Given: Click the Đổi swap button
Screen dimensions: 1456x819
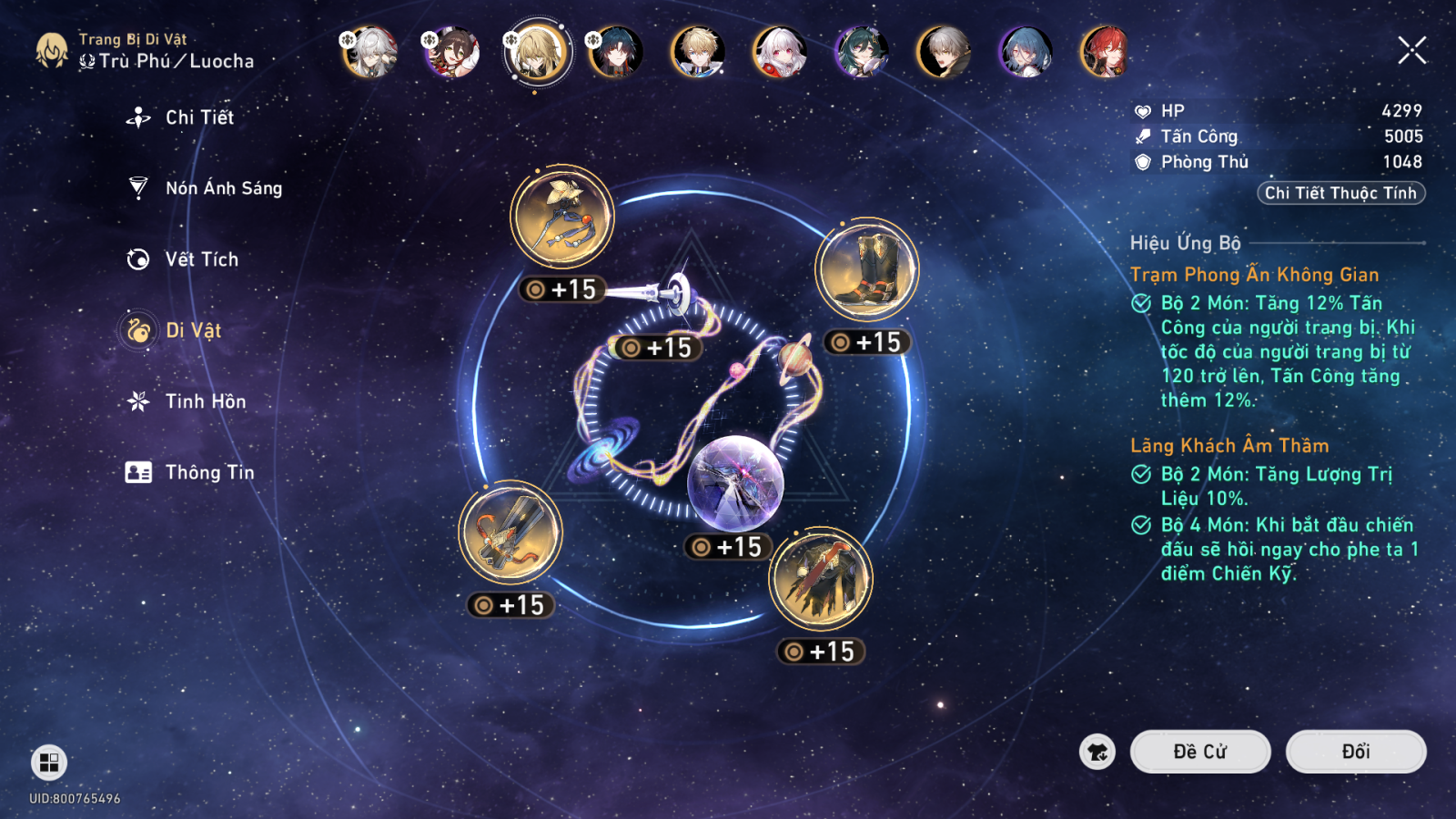Looking at the screenshot, I should pyautogui.click(x=1355, y=751).
